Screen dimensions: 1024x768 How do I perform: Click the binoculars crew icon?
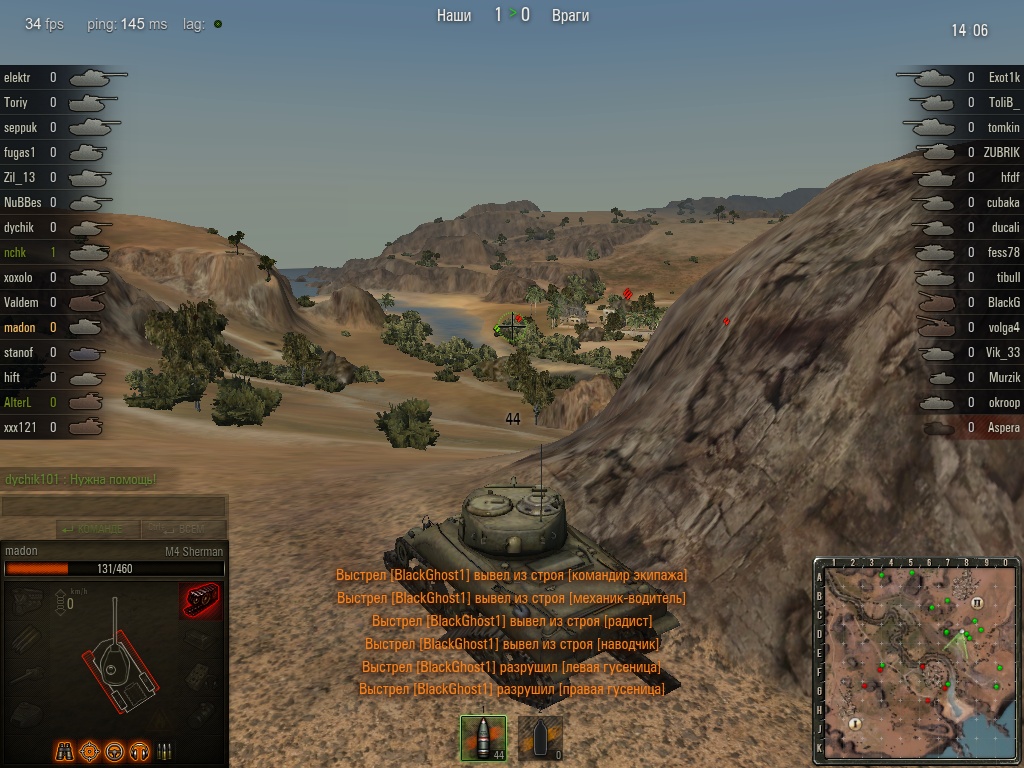[63, 750]
